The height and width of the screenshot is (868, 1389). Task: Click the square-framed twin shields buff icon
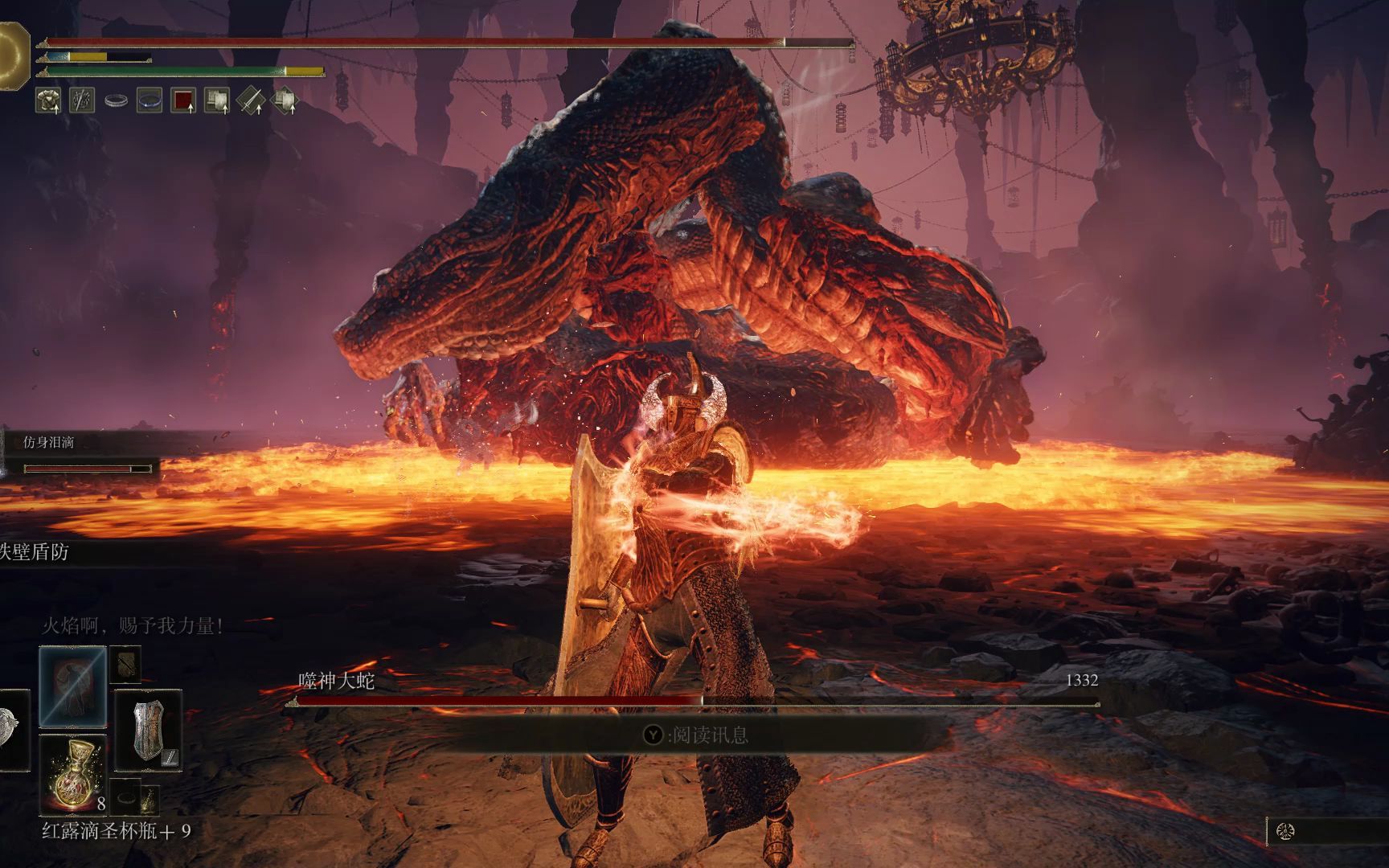[x=217, y=100]
